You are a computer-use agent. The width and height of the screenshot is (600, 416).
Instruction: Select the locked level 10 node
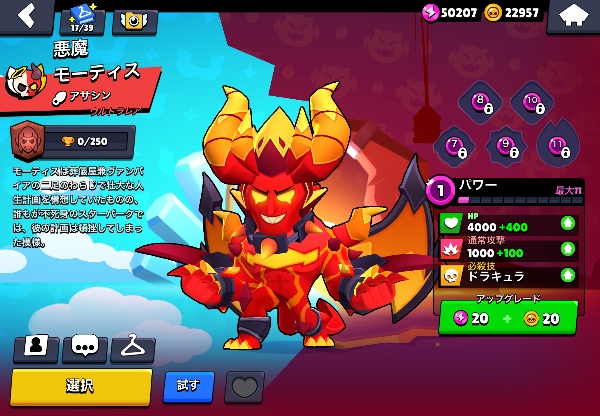click(x=531, y=101)
